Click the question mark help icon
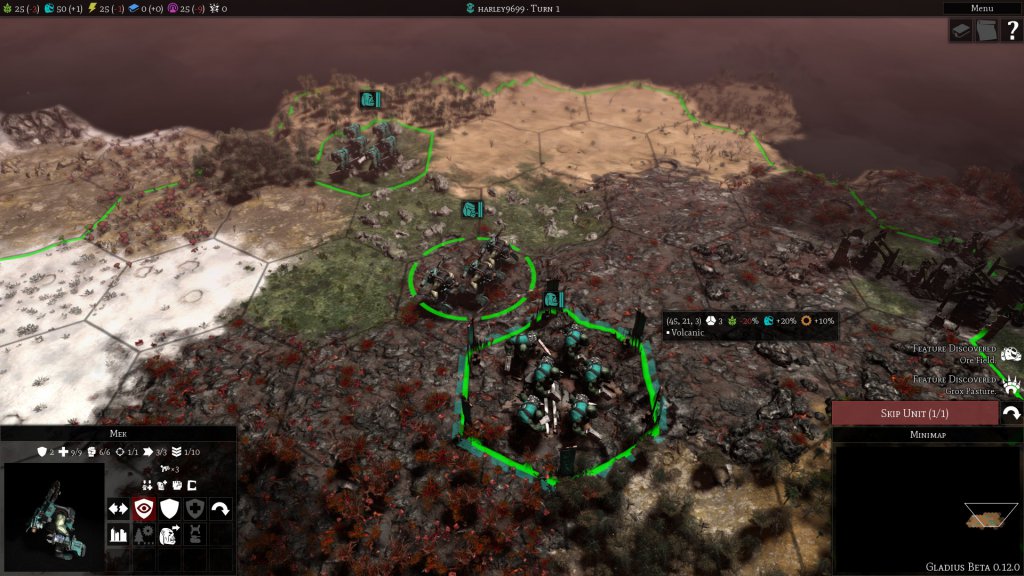Viewport: 1024px width, 576px height. pos(1010,31)
